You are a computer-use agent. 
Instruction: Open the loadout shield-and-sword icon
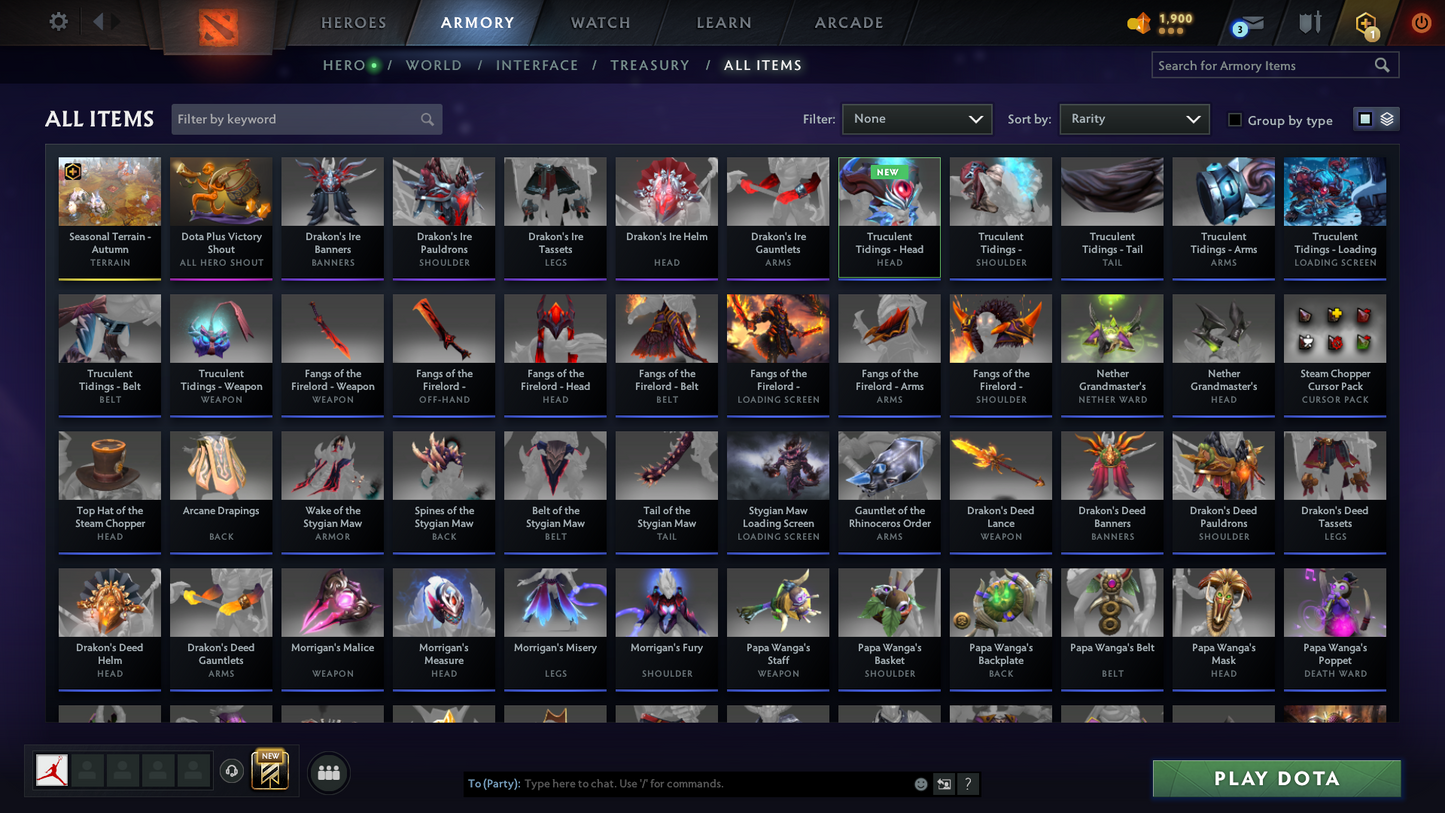click(1310, 21)
